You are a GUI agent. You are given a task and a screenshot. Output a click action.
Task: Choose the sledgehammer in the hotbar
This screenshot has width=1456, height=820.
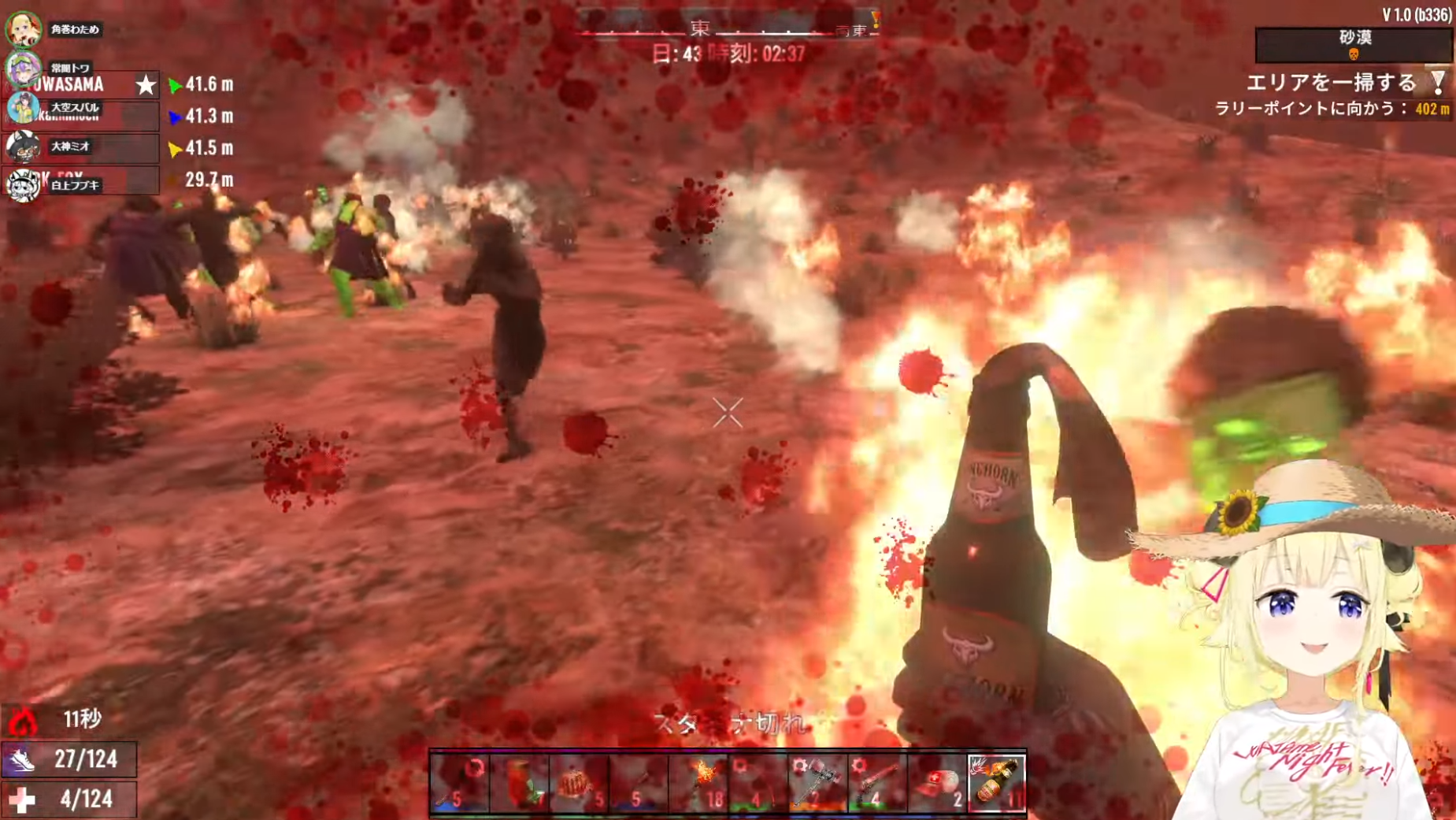[x=817, y=782]
